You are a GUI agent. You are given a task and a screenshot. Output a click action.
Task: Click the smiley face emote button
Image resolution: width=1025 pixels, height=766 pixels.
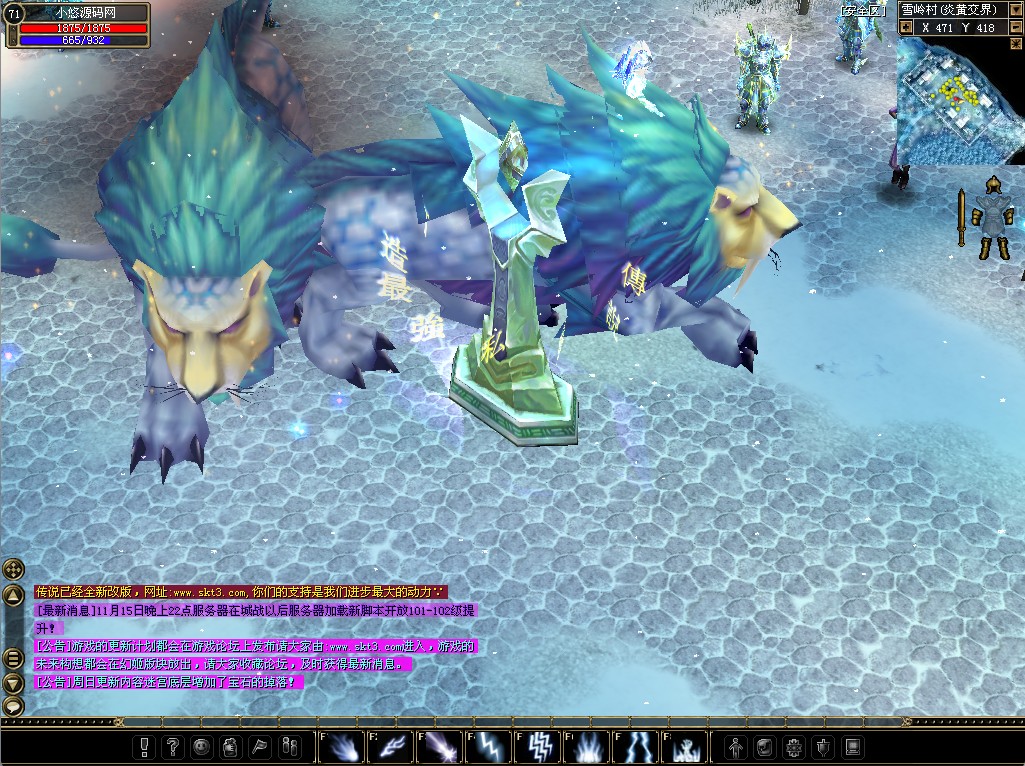[202, 746]
